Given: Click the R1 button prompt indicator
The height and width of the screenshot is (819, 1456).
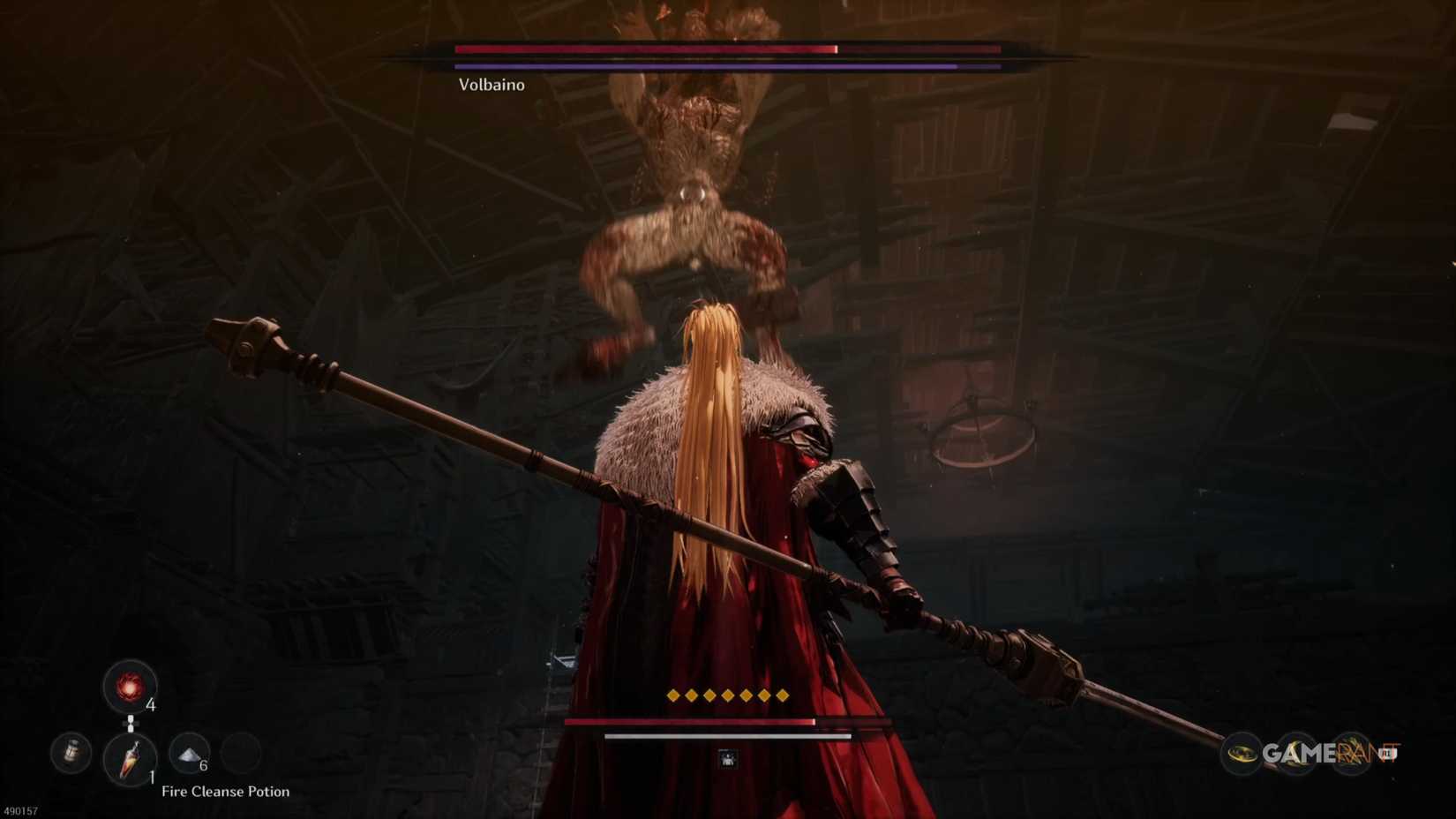Looking at the screenshot, I should pos(1390,755).
